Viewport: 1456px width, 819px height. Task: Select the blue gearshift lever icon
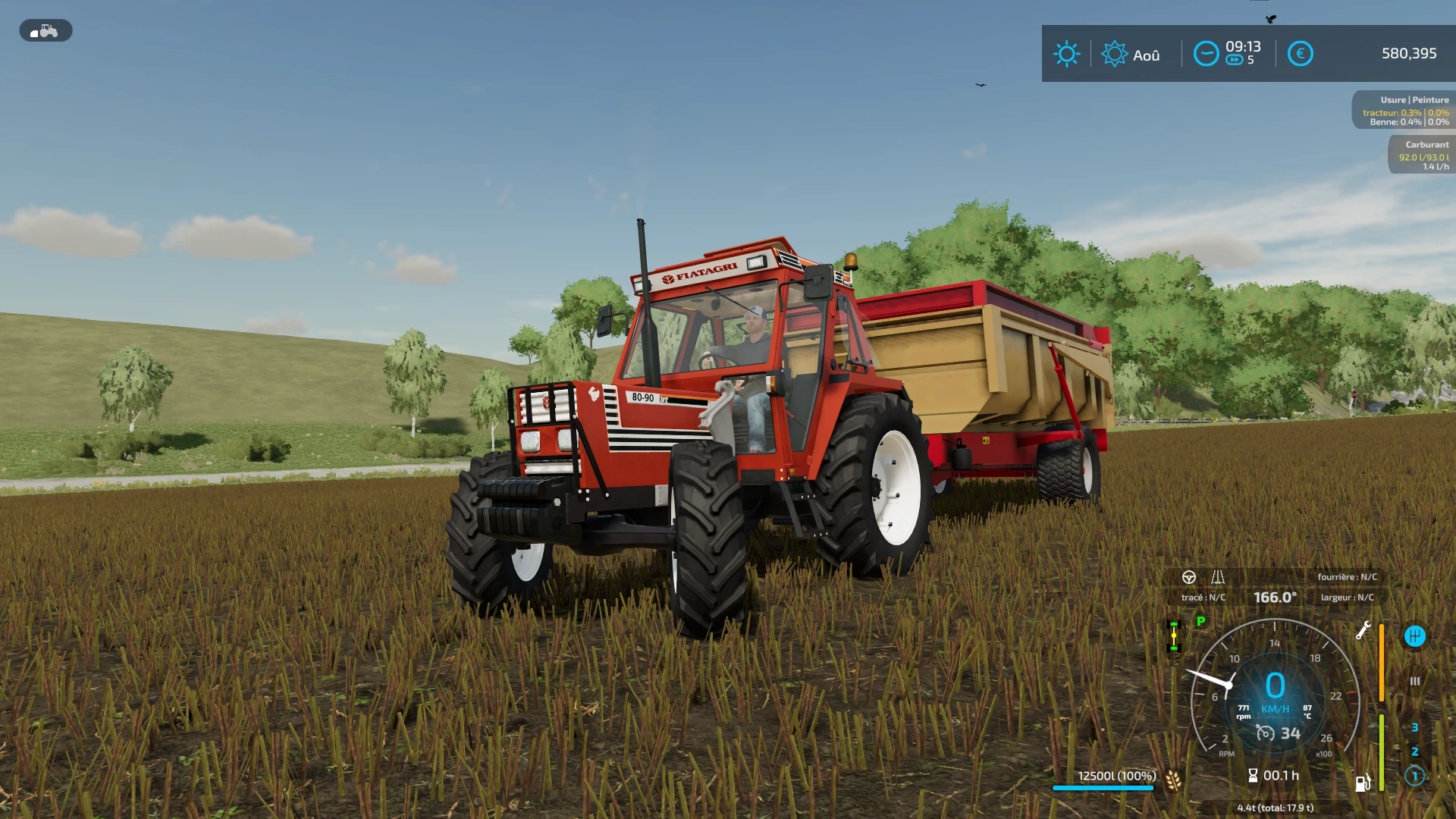pos(1414,636)
